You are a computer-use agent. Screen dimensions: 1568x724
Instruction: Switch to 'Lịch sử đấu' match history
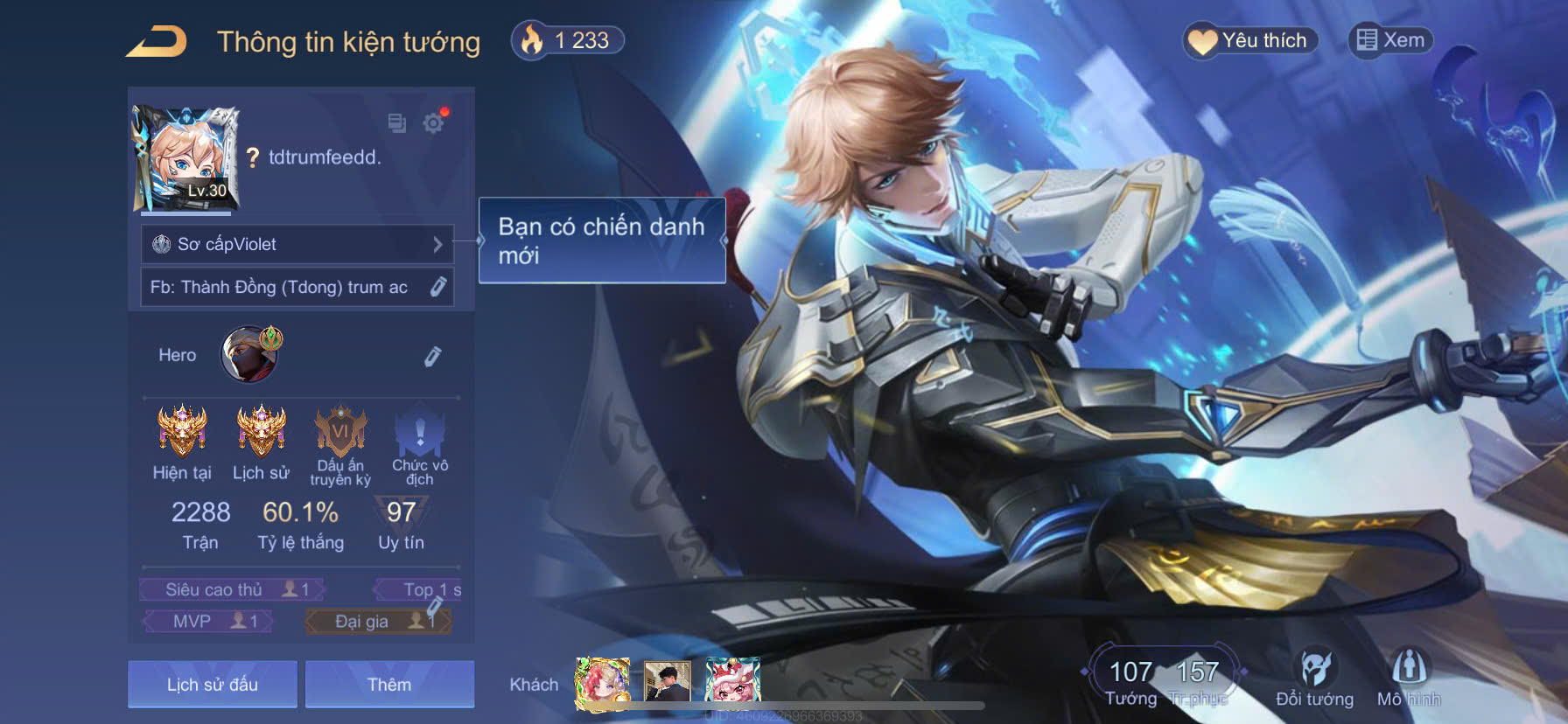212,684
